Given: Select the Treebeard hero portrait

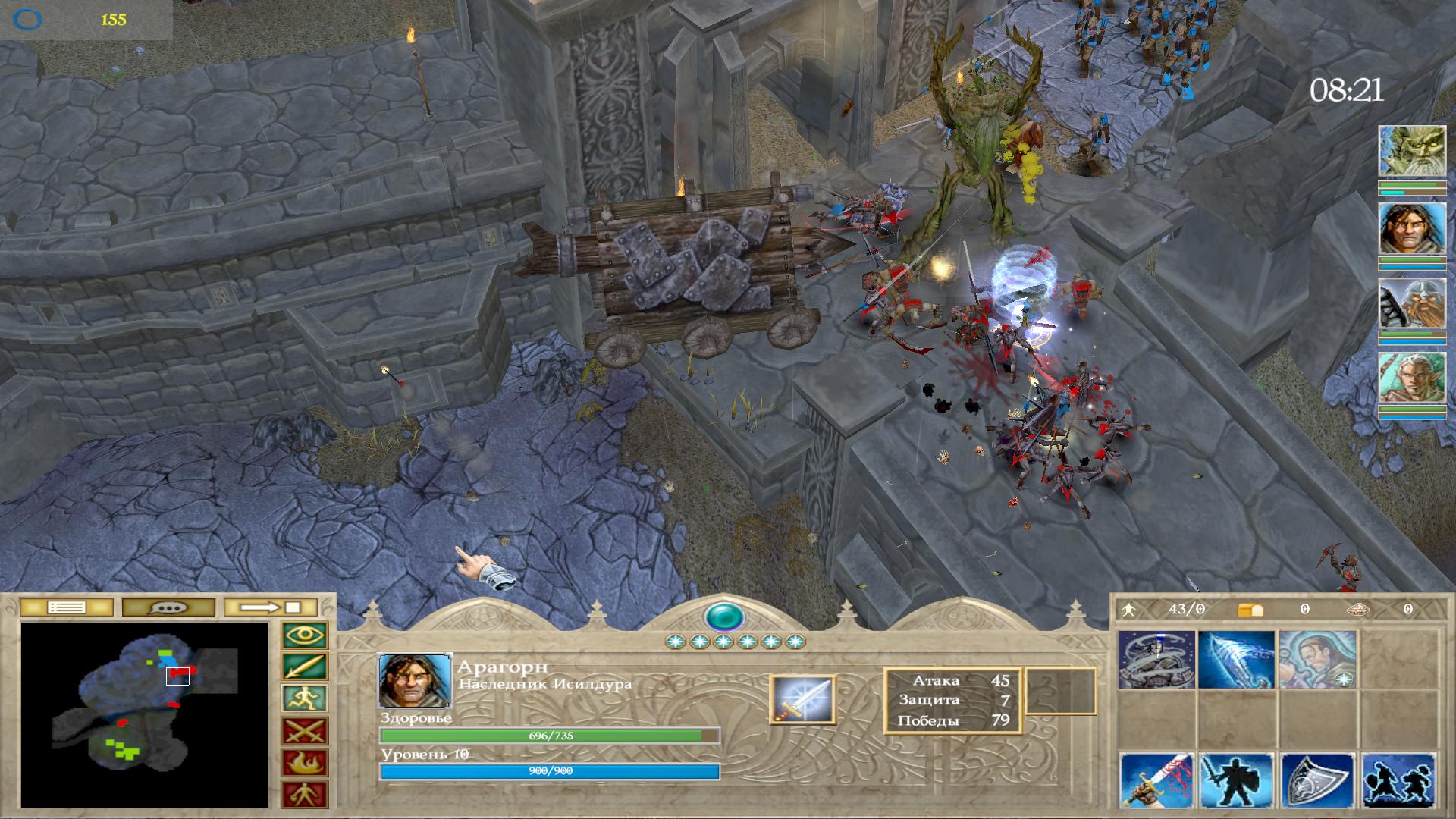Looking at the screenshot, I should click(1411, 152).
